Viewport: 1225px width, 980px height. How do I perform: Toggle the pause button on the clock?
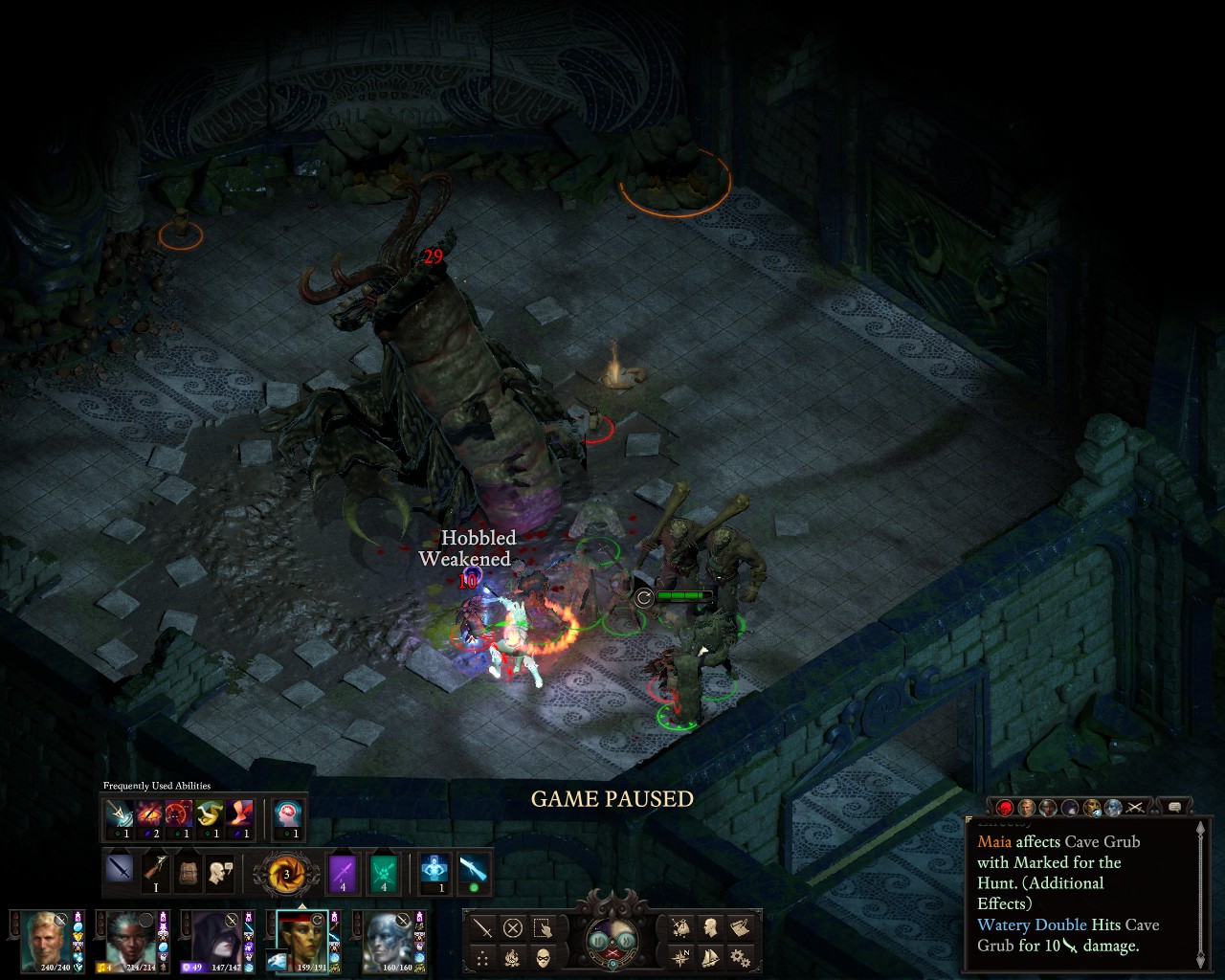click(x=599, y=940)
